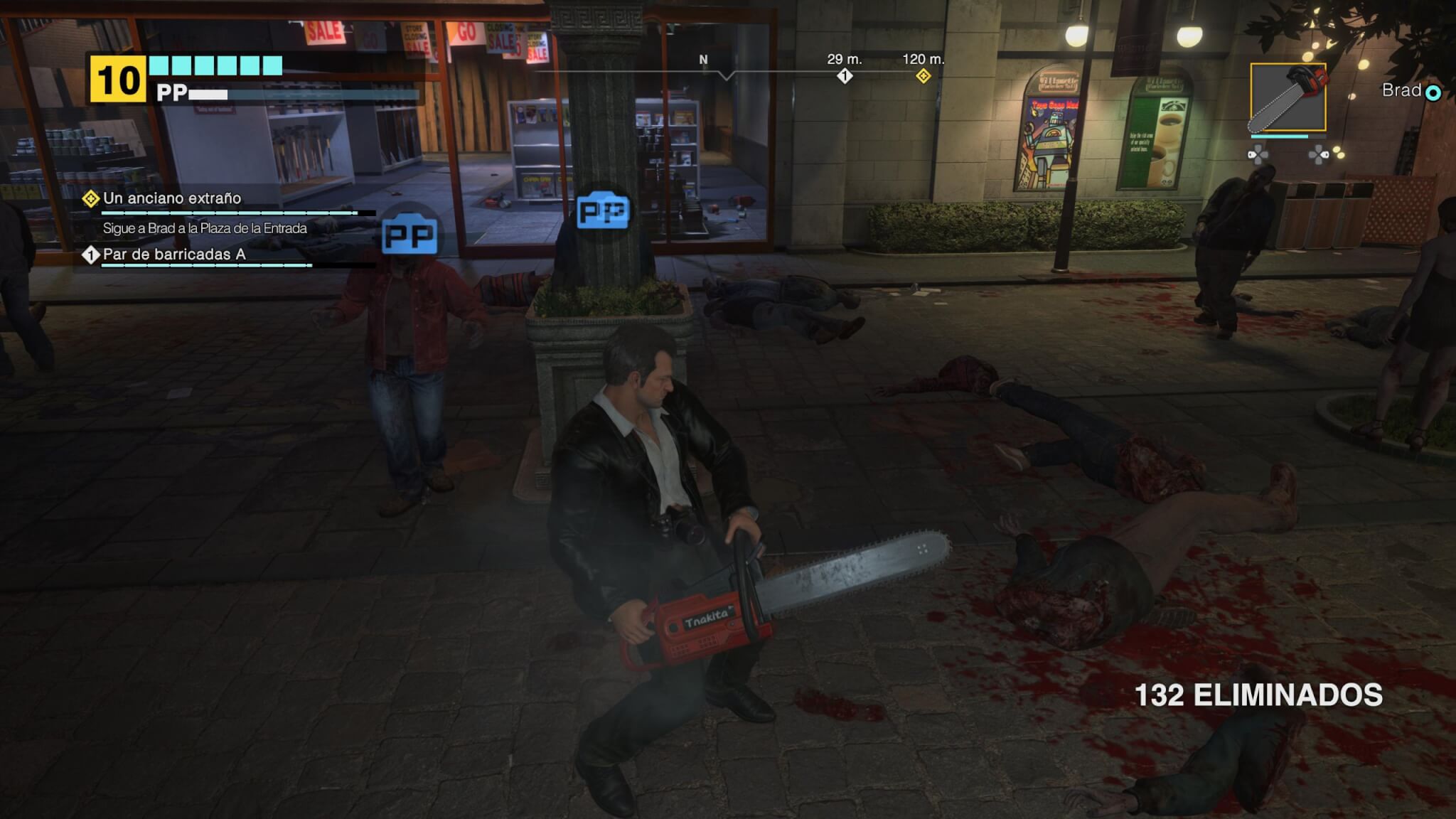Select the 'Par de barricadas A' objective
Image resolution: width=1456 pixels, height=819 pixels.
click(x=173, y=255)
